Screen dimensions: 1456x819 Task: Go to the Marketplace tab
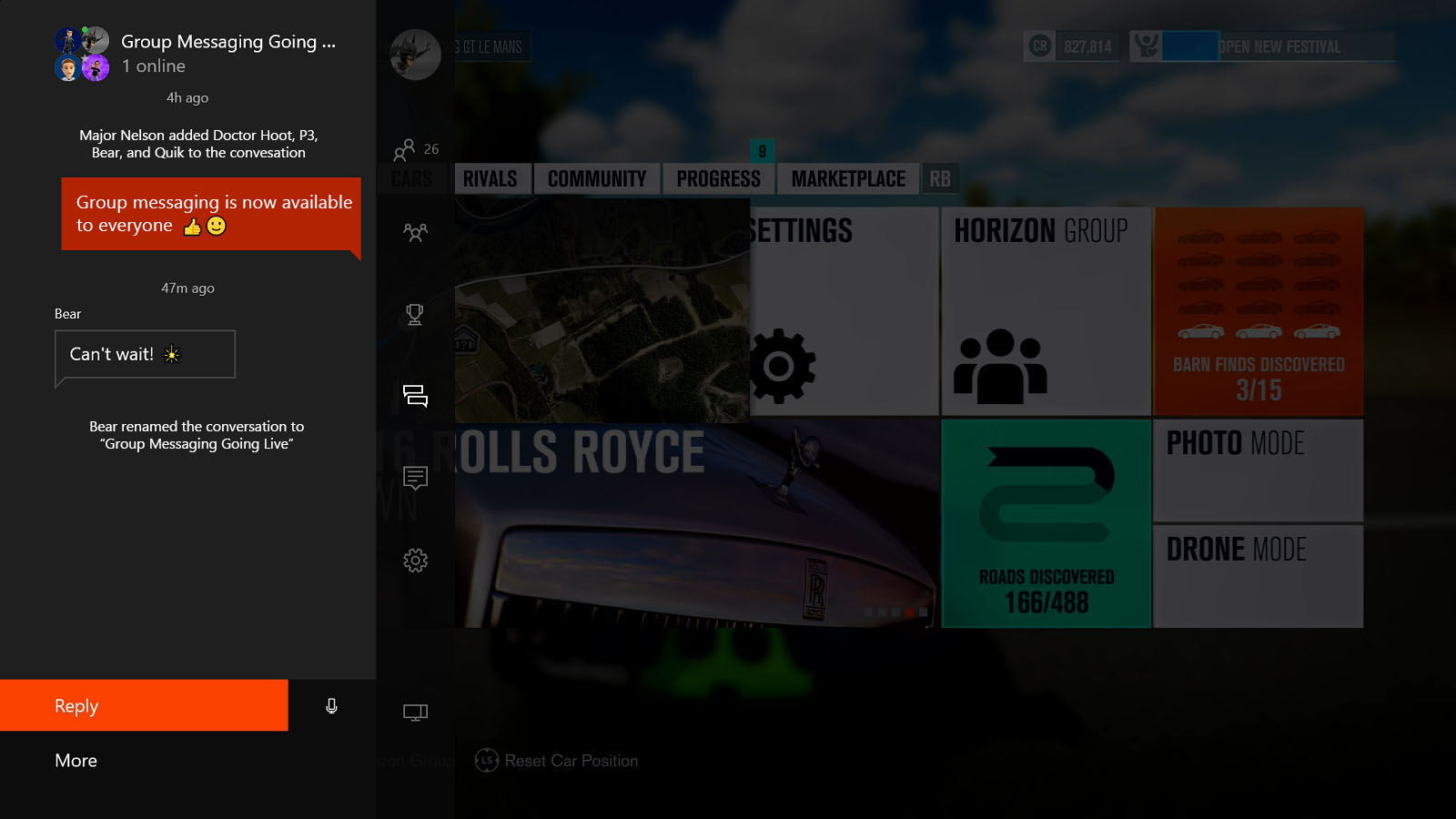848,179
